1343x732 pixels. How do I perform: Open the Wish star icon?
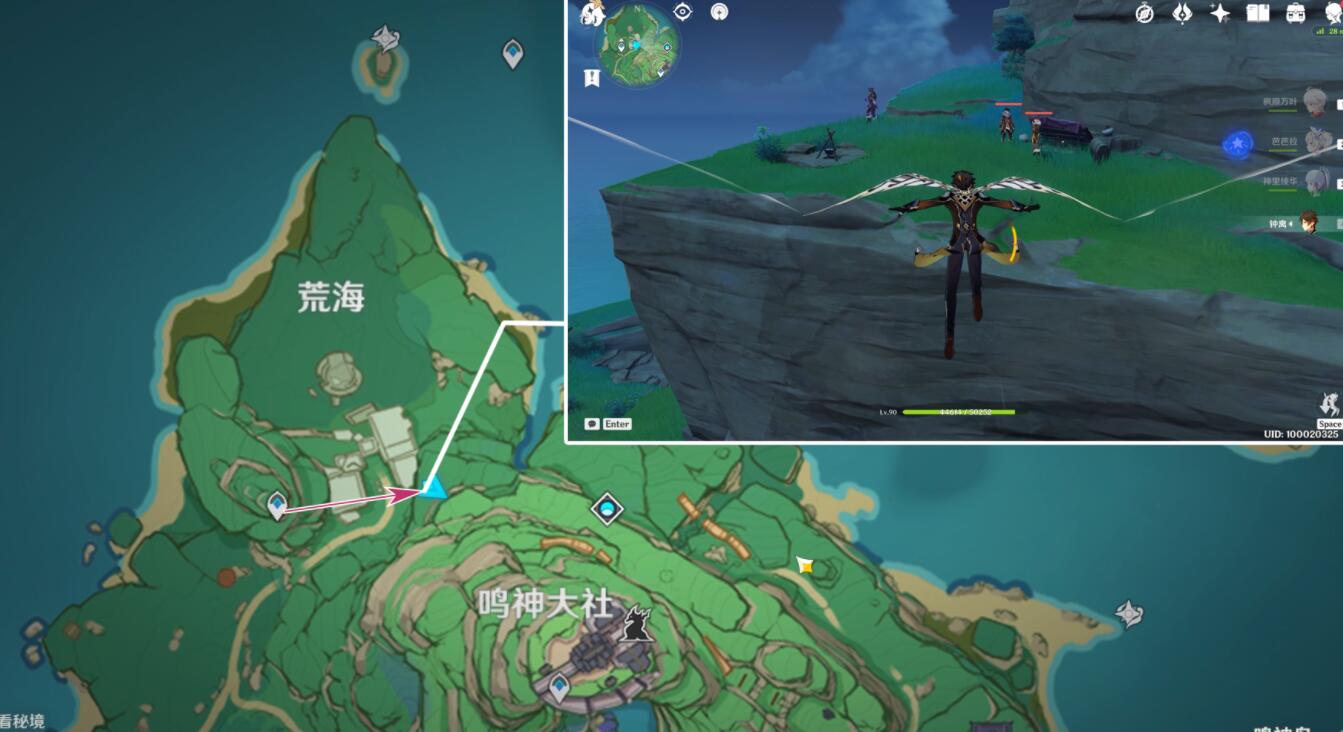(x=1219, y=13)
